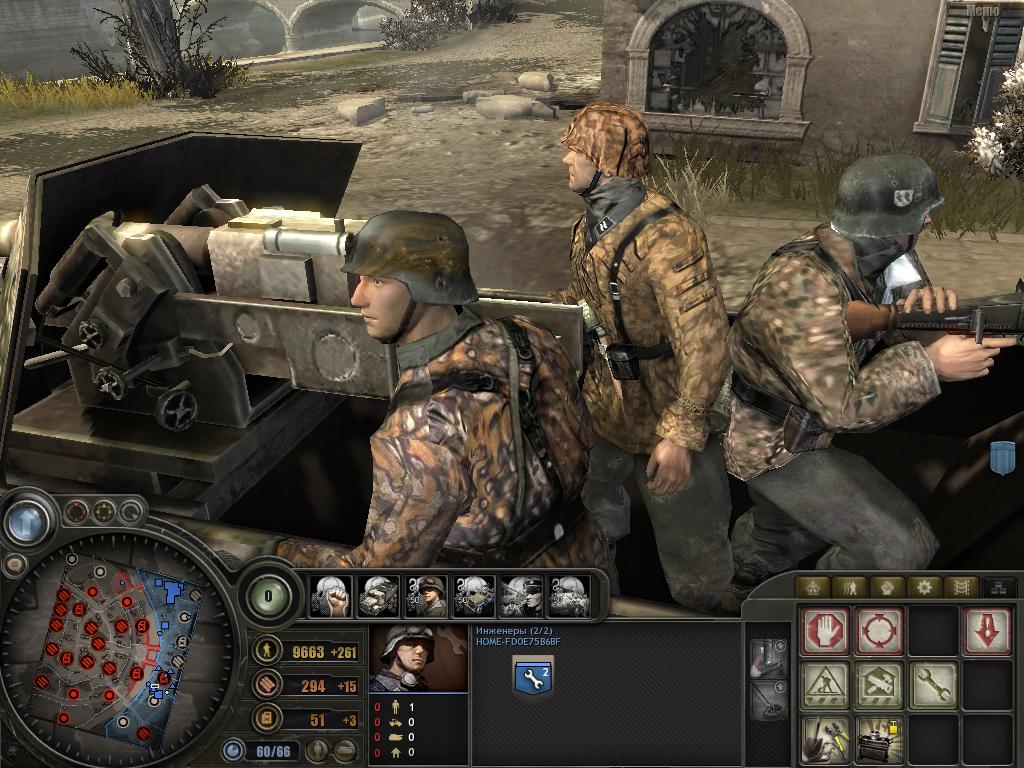Switch to the infantry squad tab
This screenshot has height=768, width=1024.
[x=849, y=587]
